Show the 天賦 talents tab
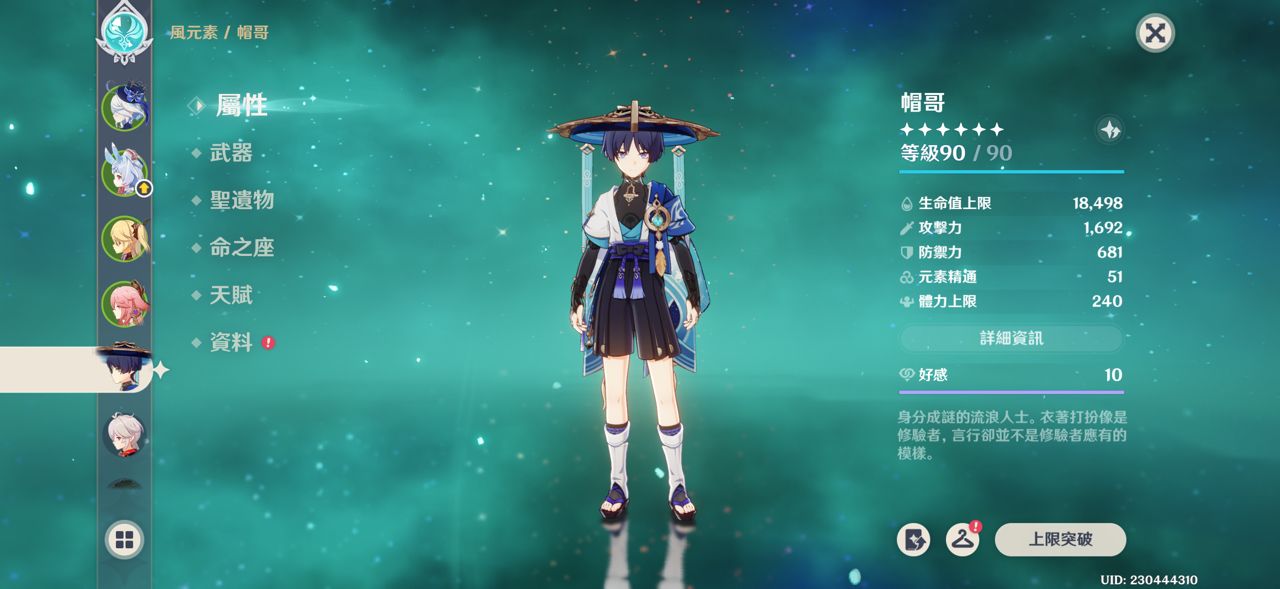This screenshot has width=1280, height=589. pyautogui.click(x=231, y=295)
